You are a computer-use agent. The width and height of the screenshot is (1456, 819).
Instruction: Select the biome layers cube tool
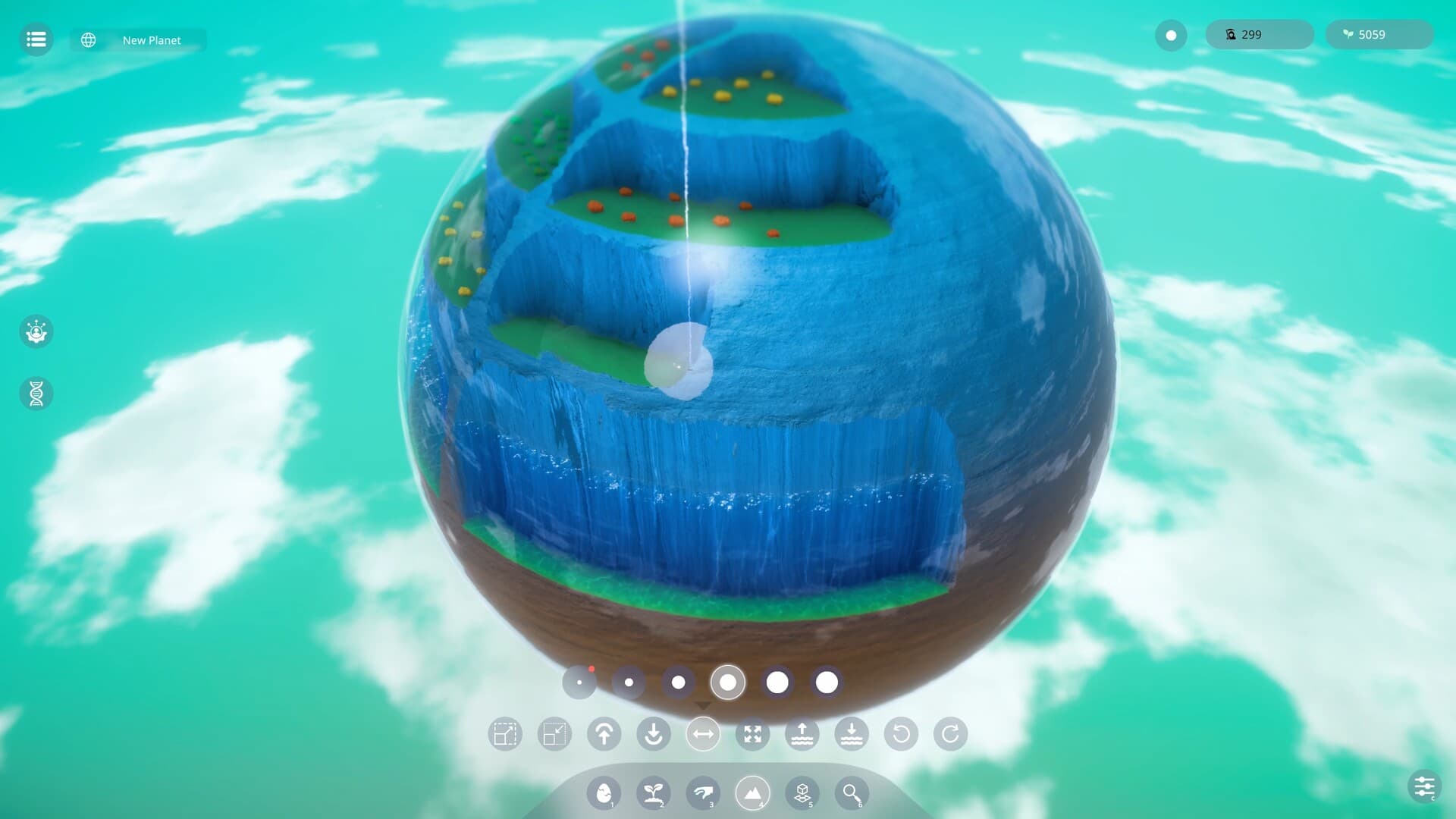pyautogui.click(x=802, y=793)
